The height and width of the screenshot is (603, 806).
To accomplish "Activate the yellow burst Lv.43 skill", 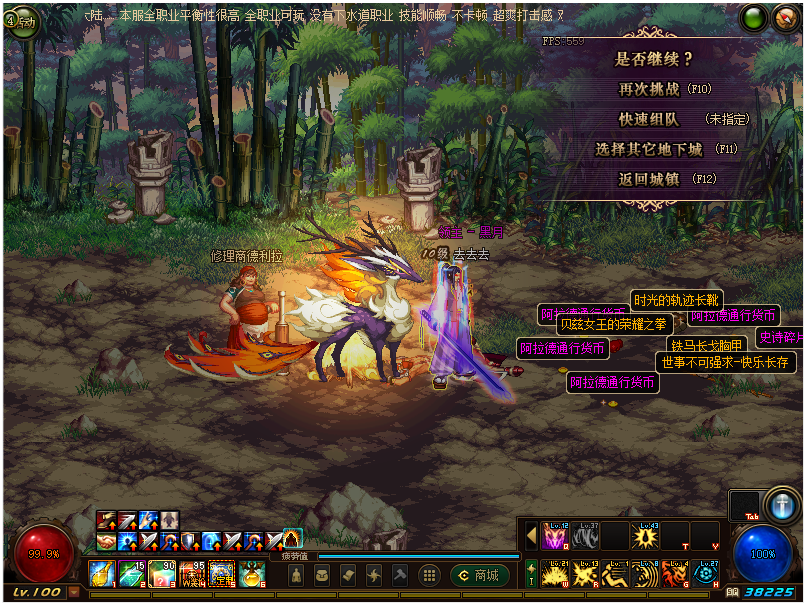I will 645,536.
